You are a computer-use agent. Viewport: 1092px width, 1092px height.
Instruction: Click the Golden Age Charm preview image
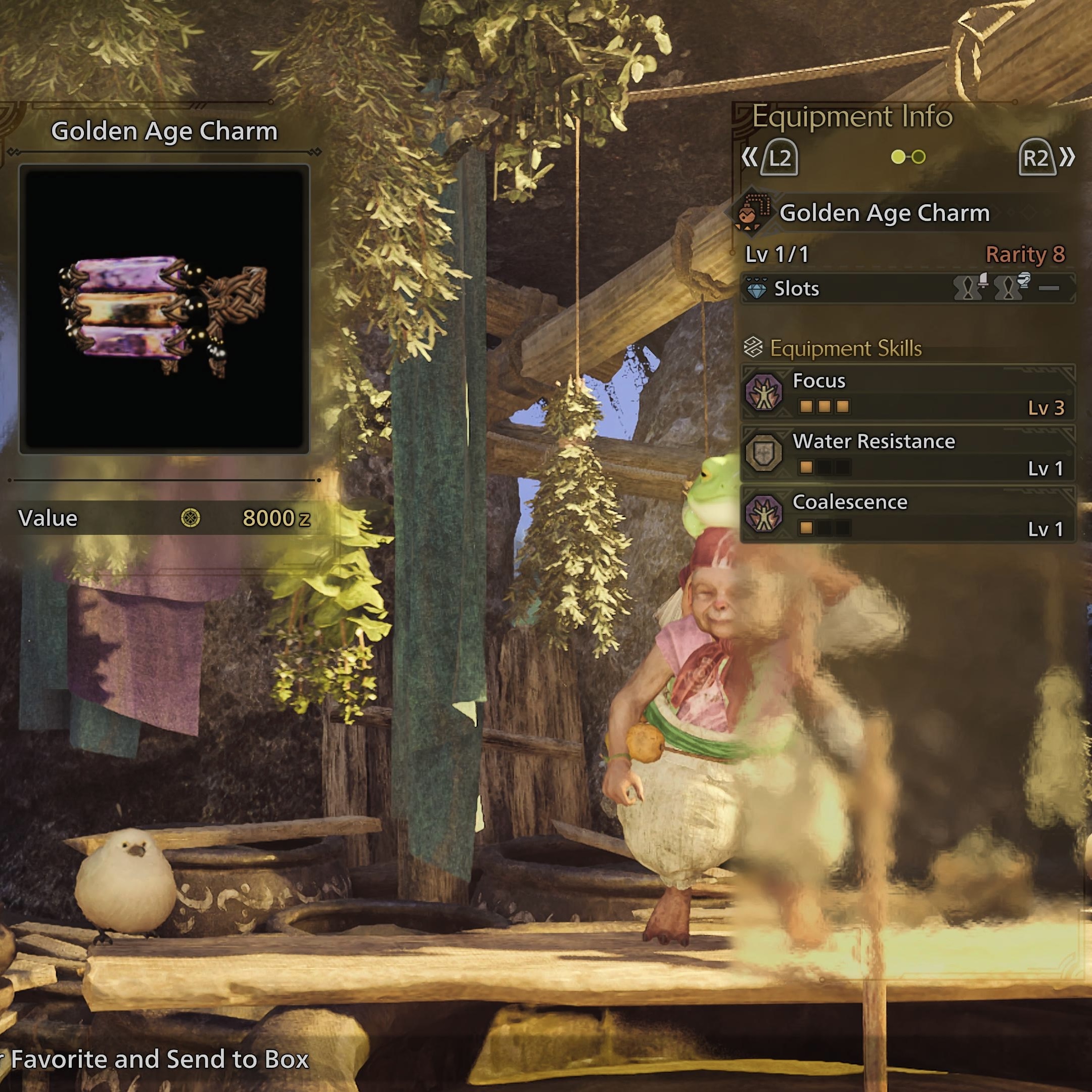[164, 309]
